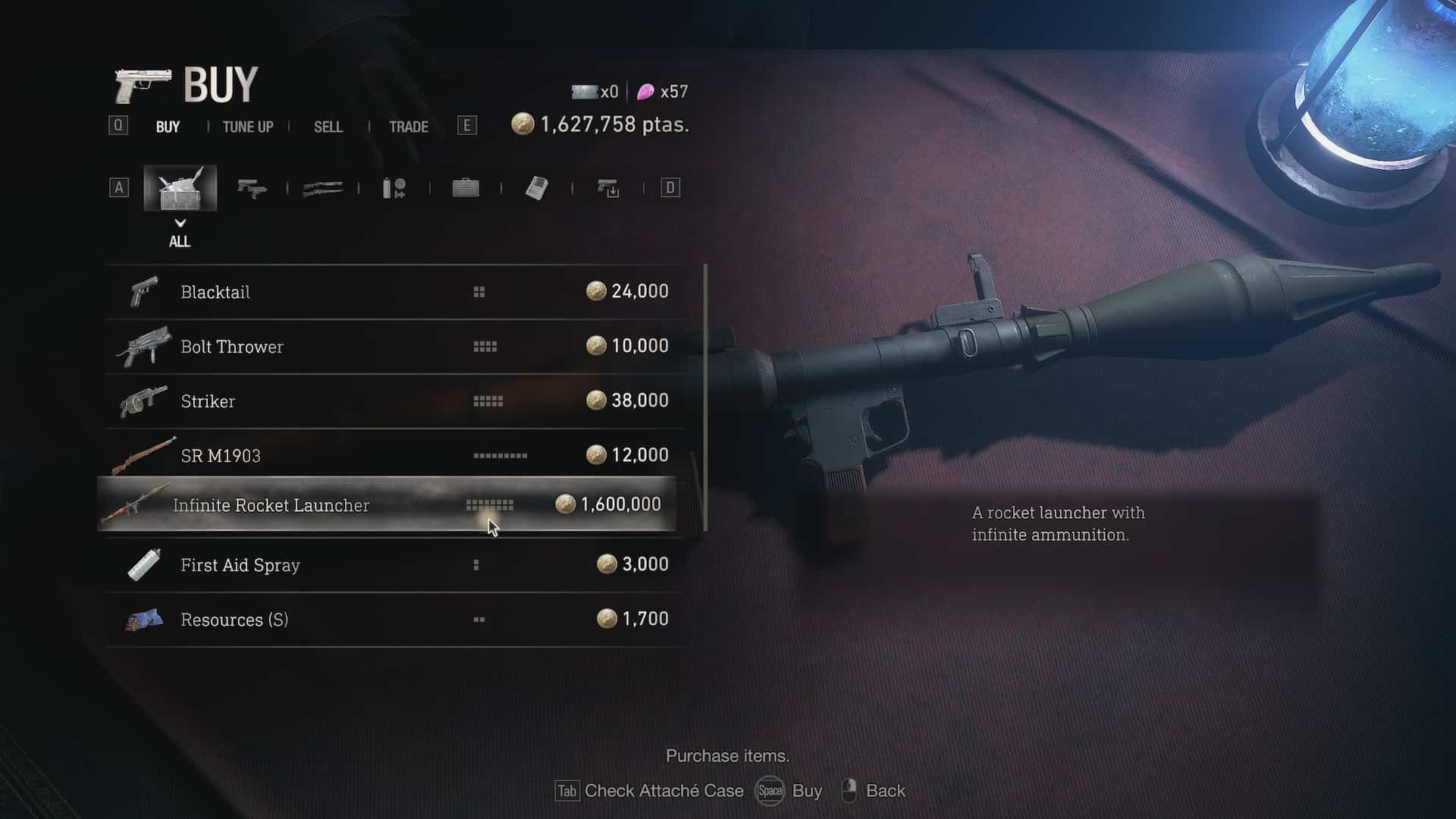
Task: Open the SELL tab
Action: (328, 127)
